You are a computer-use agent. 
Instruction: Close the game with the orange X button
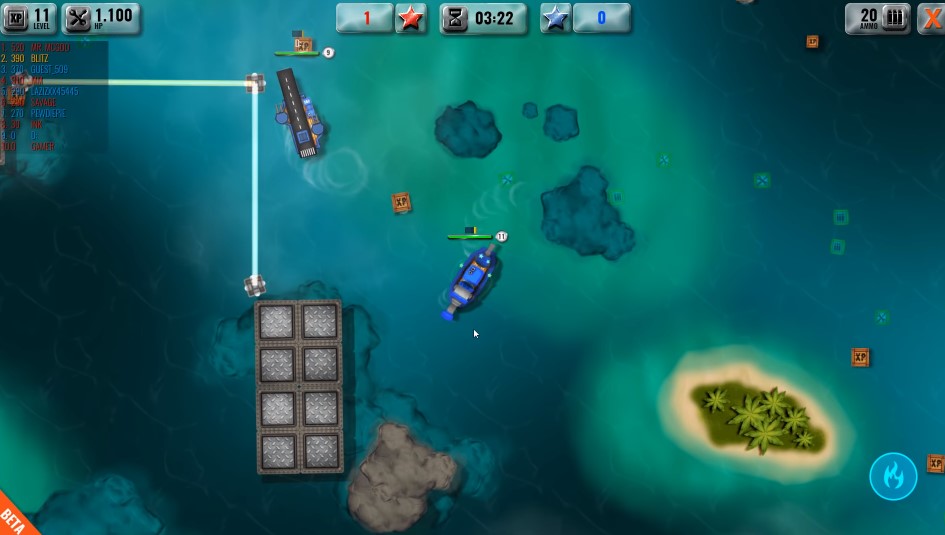pyautogui.click(x=931, y=18)
